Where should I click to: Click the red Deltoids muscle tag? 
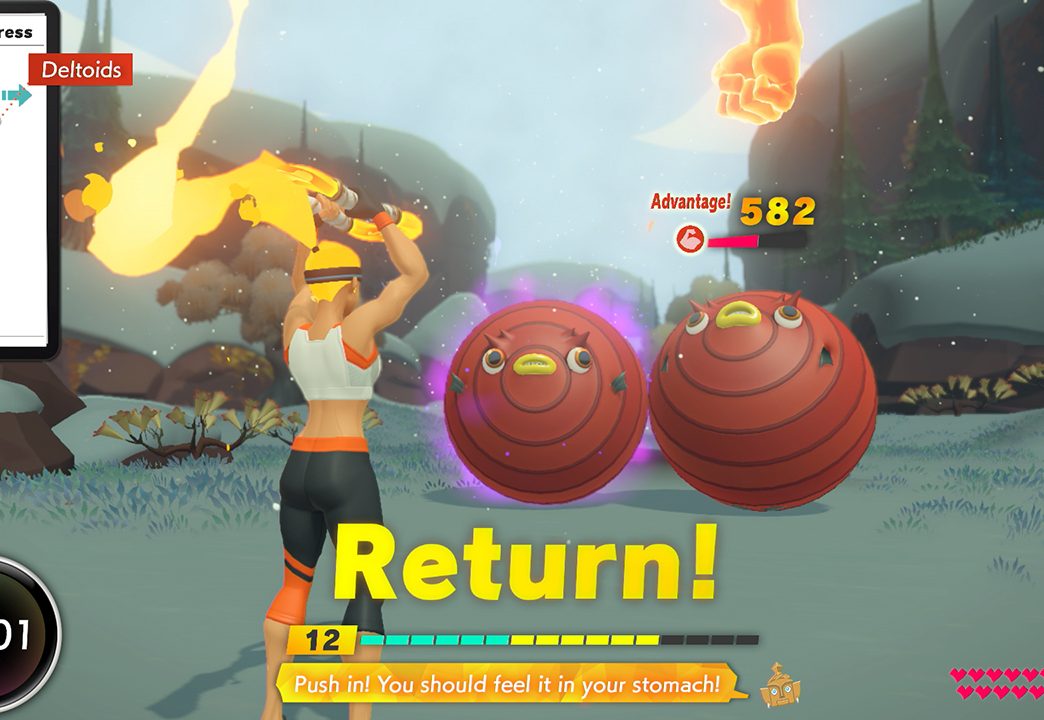[x=81, y=70]
